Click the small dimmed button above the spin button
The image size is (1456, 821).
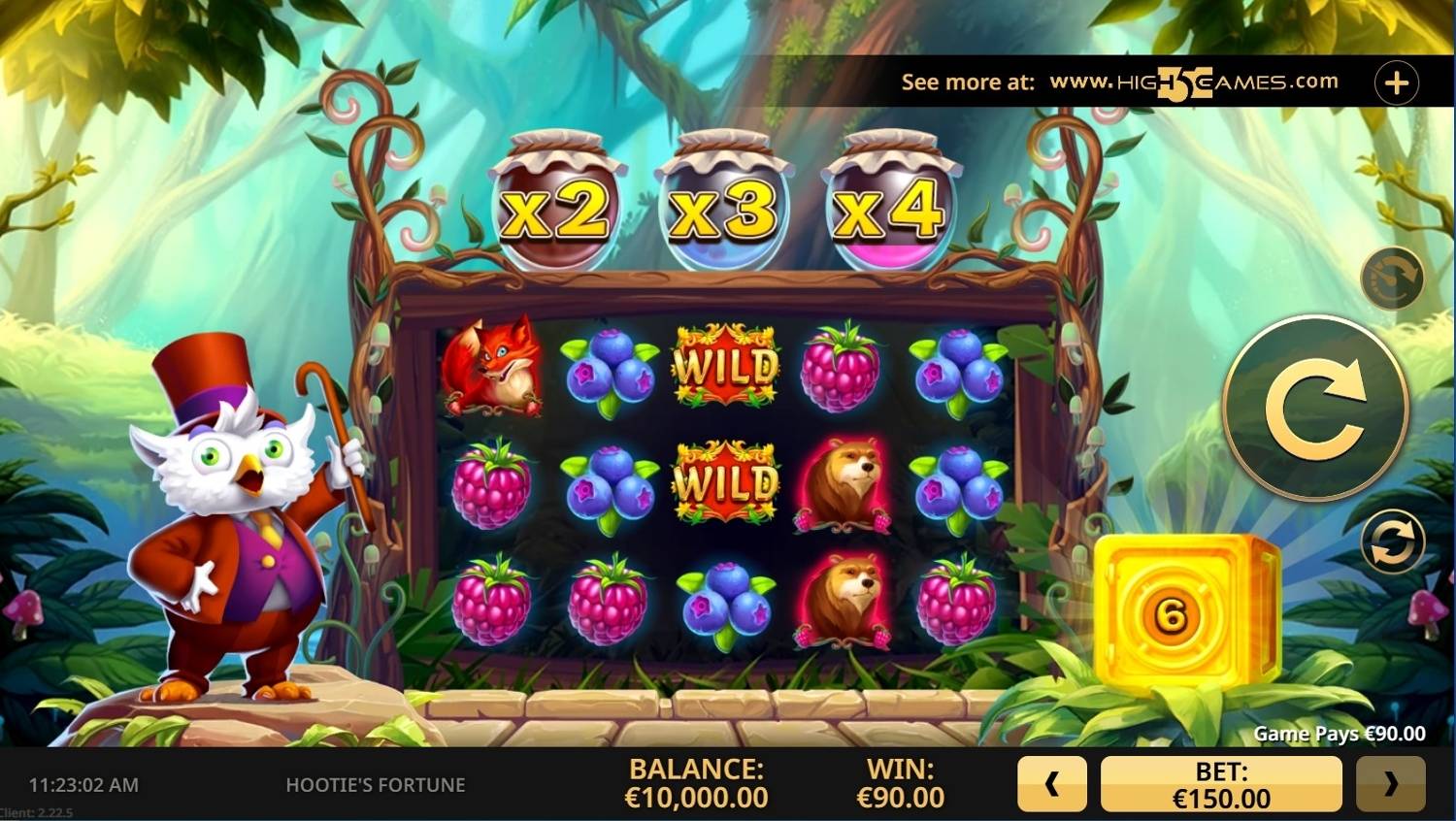click(1392, 279)
